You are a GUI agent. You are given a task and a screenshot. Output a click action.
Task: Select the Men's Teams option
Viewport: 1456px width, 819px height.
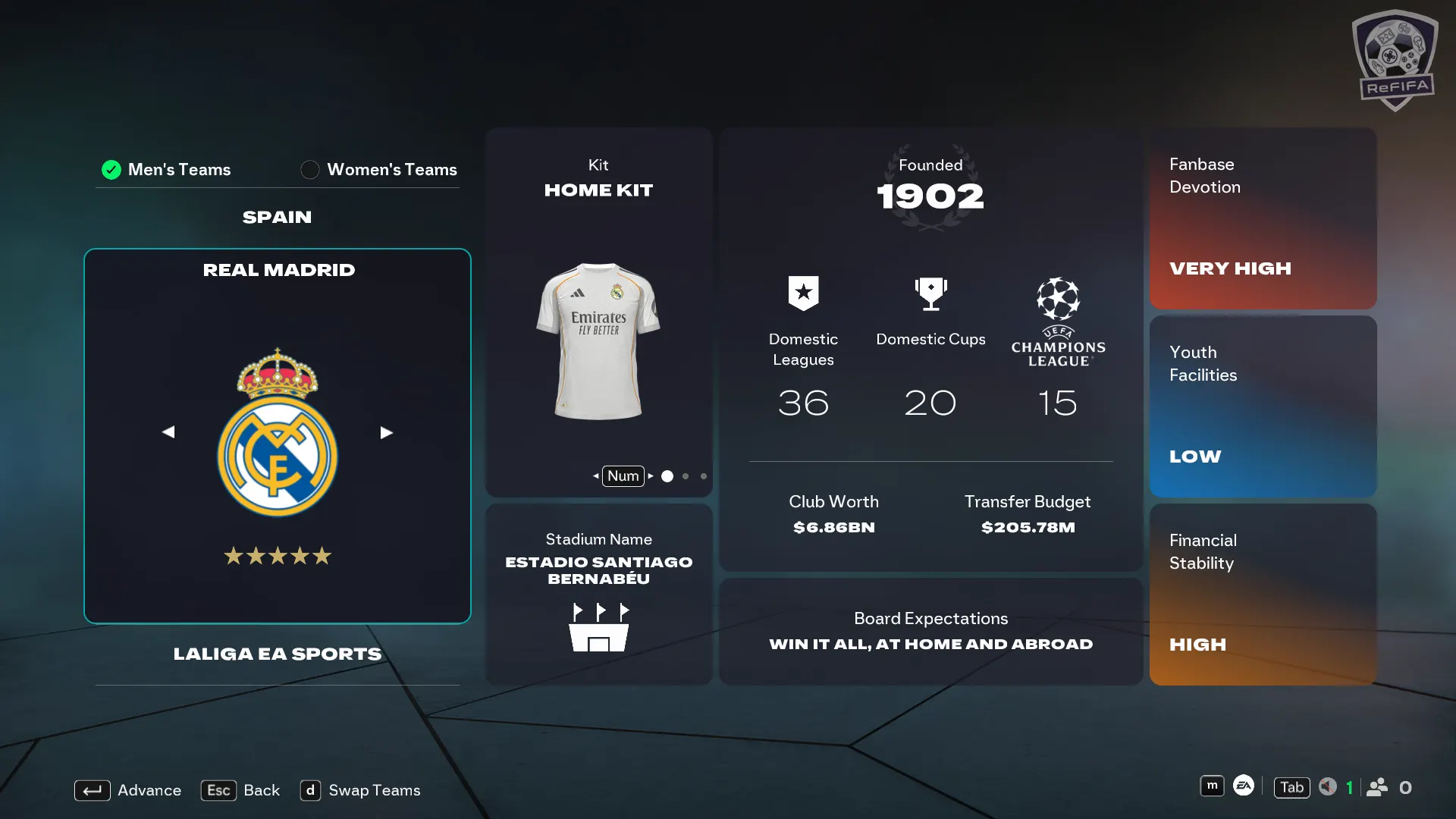[x=167, y=169]
